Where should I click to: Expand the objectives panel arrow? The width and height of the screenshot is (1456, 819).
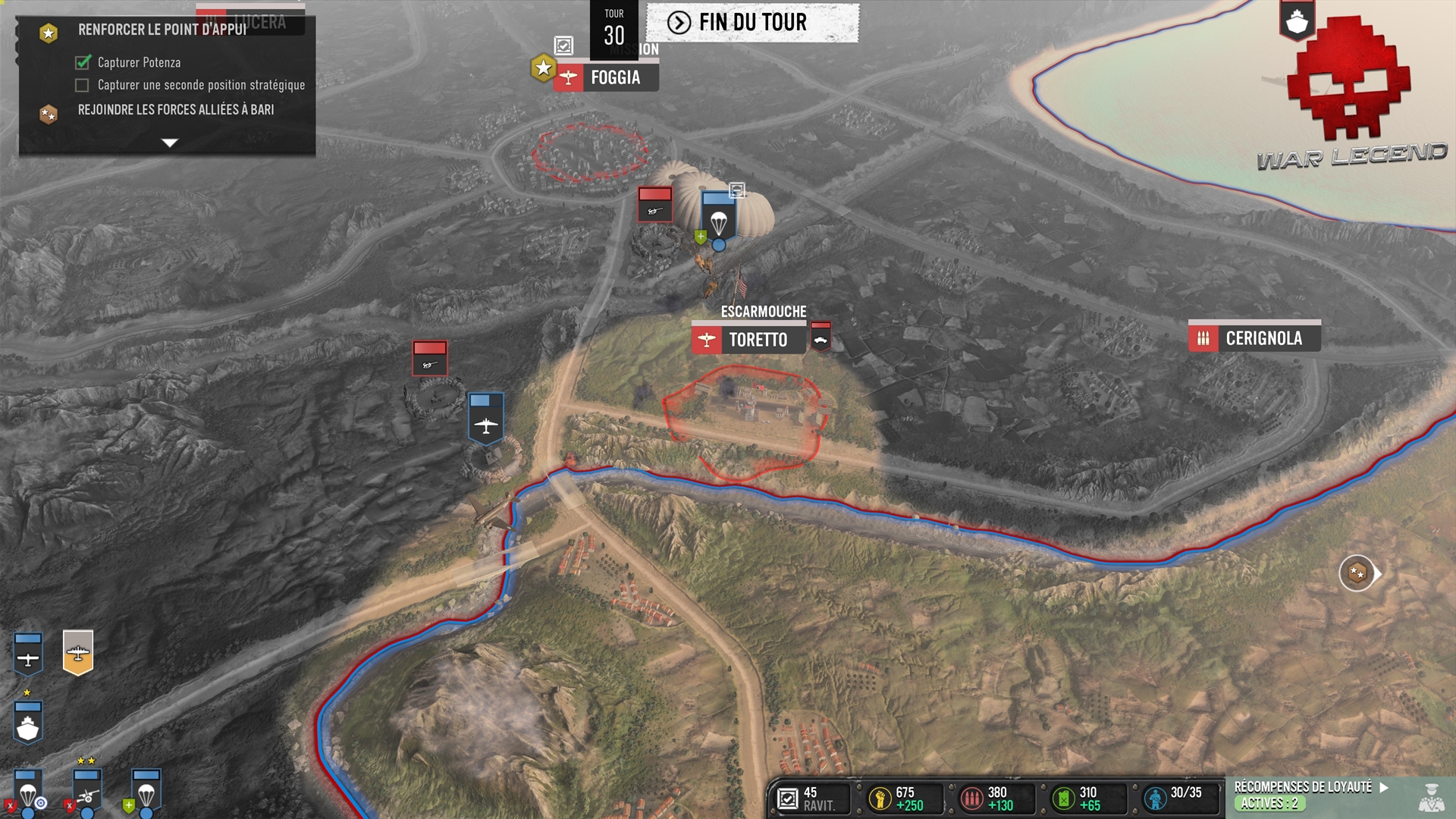tap(170, 143)
